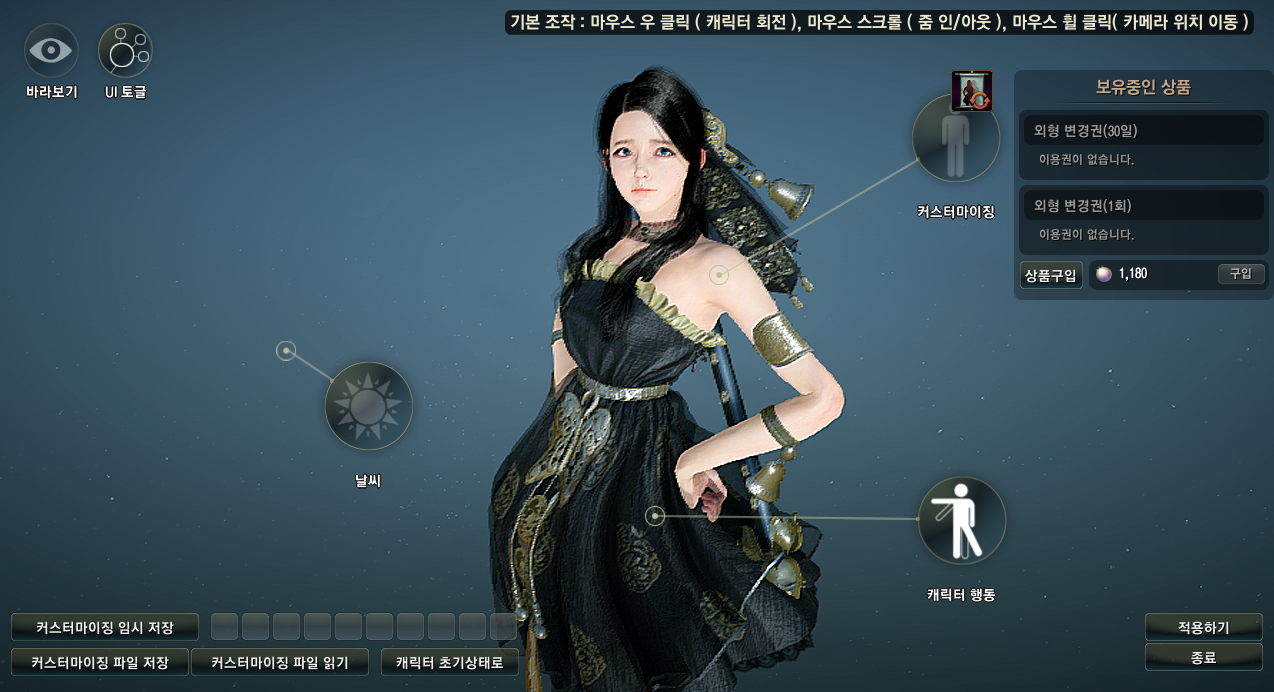
Task: Click the 바라보기 eye icon
Action: [x=51, y=51]
